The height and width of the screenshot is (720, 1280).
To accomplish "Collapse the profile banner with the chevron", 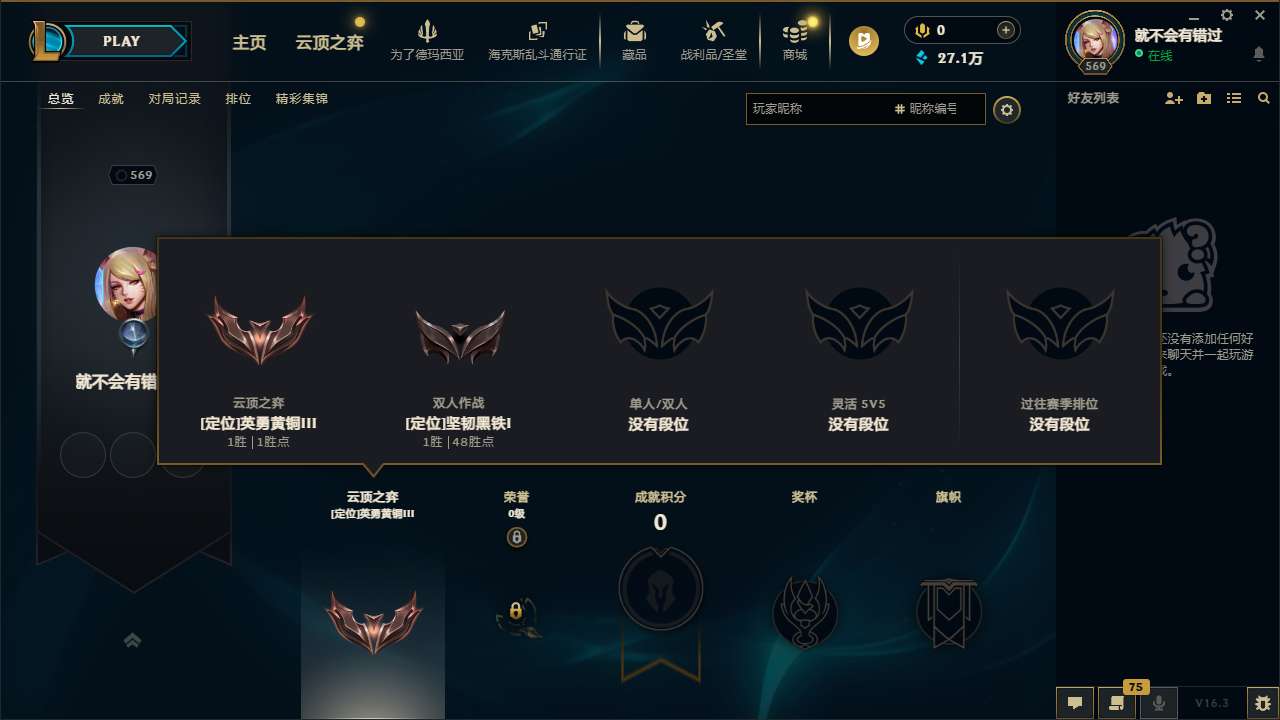I will click(133, 641).
